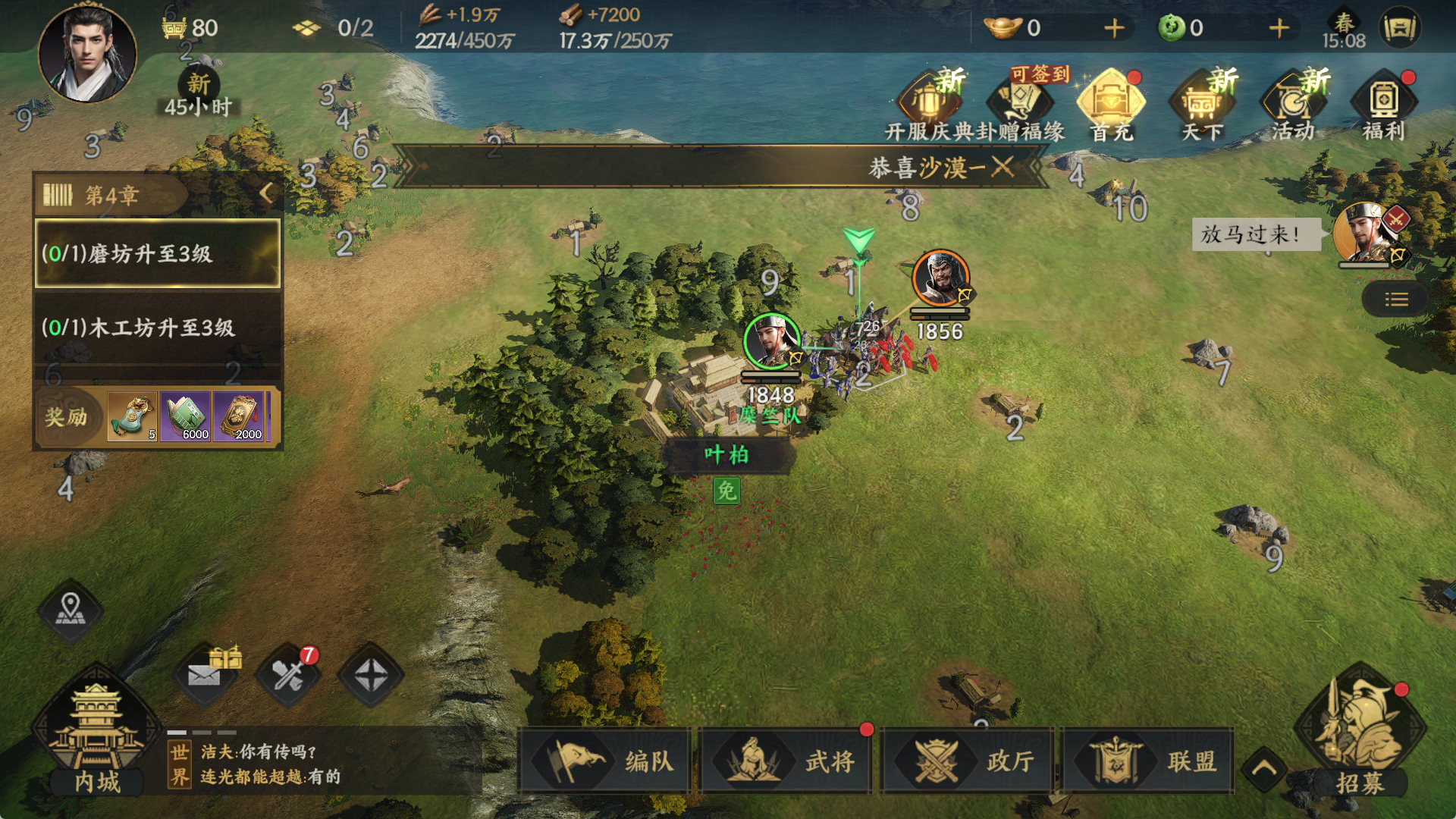
Task: Select the 磨坊升至3级 quest objective
Action: (x=158, y=253)
